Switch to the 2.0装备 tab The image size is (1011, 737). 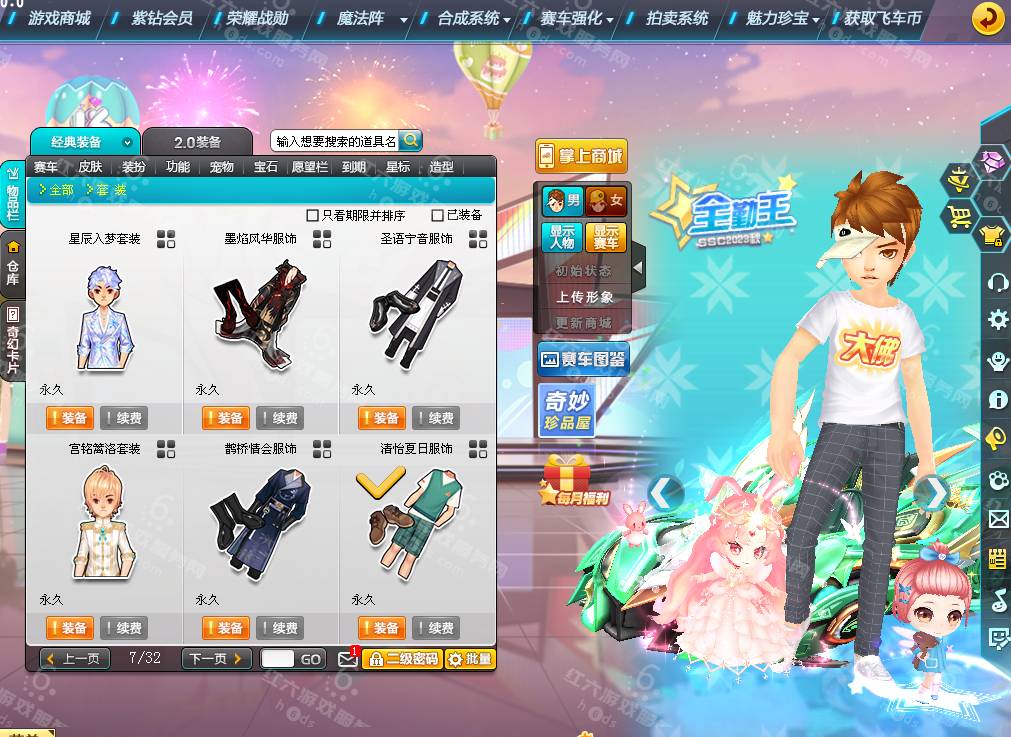point(197,142)
